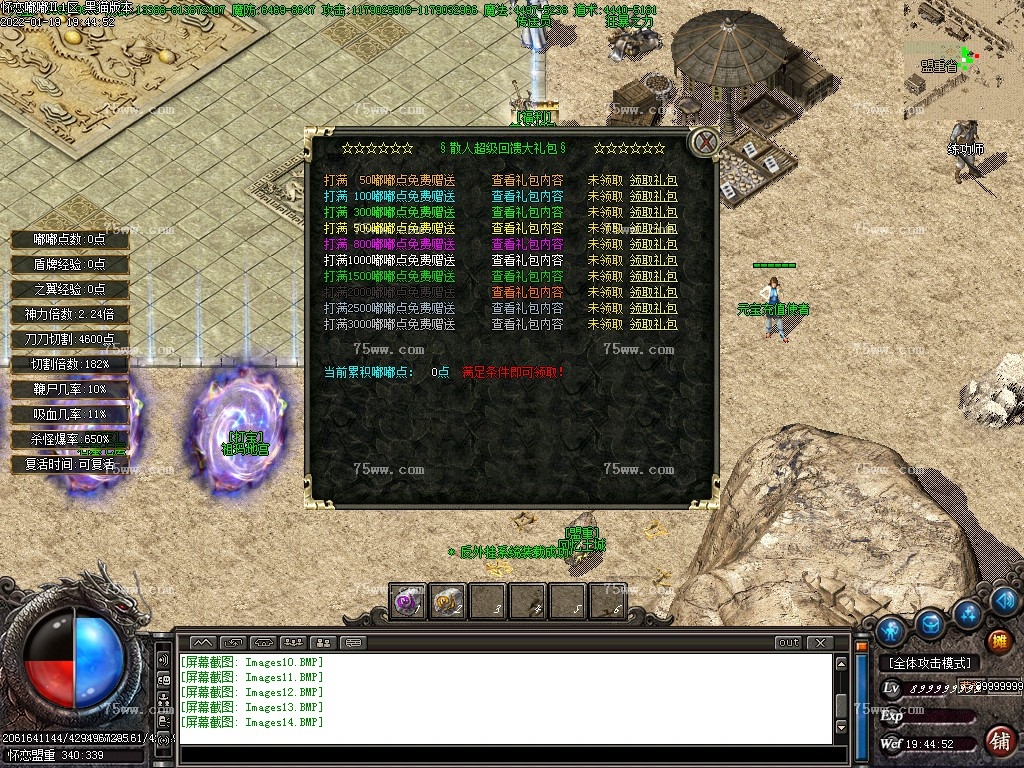This screenshot has width=1024, height=768.
Task: View contents of the 800-point gift pack
Action: 527,245
